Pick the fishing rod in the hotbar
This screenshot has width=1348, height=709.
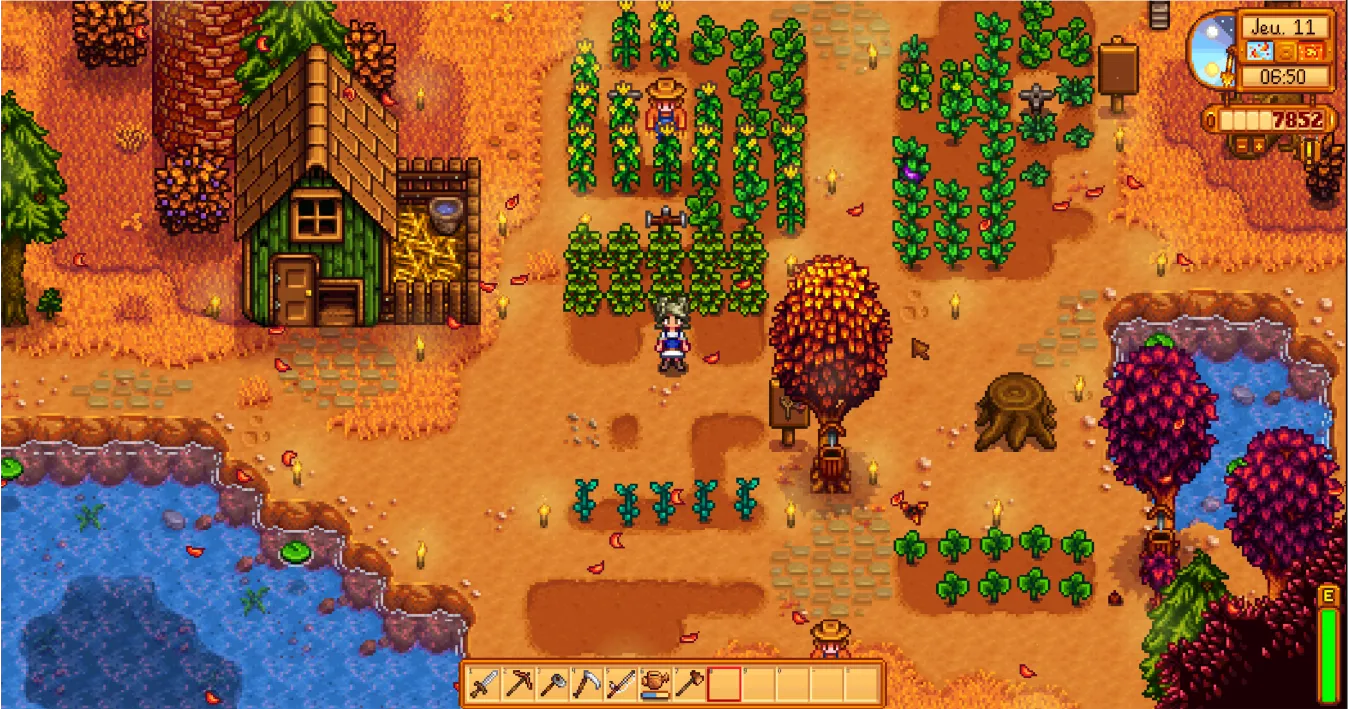(621, 684)
